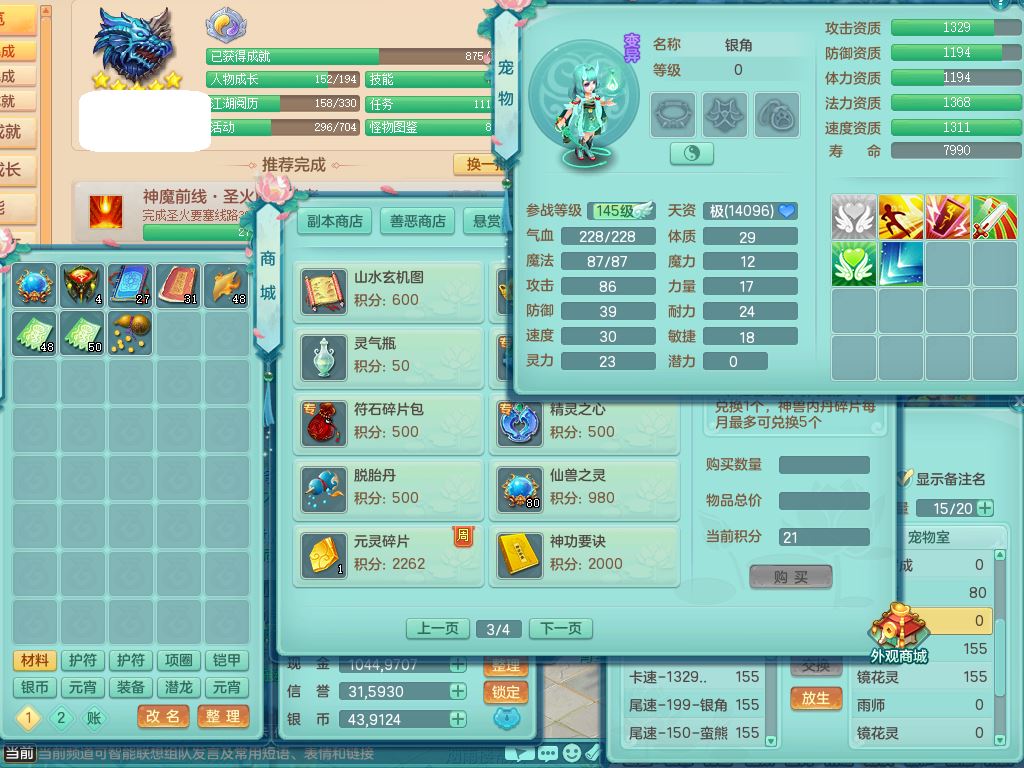Select the 尾速-199-银角 pet row
The image size is (1024, 768).
(x=690, y=705)
